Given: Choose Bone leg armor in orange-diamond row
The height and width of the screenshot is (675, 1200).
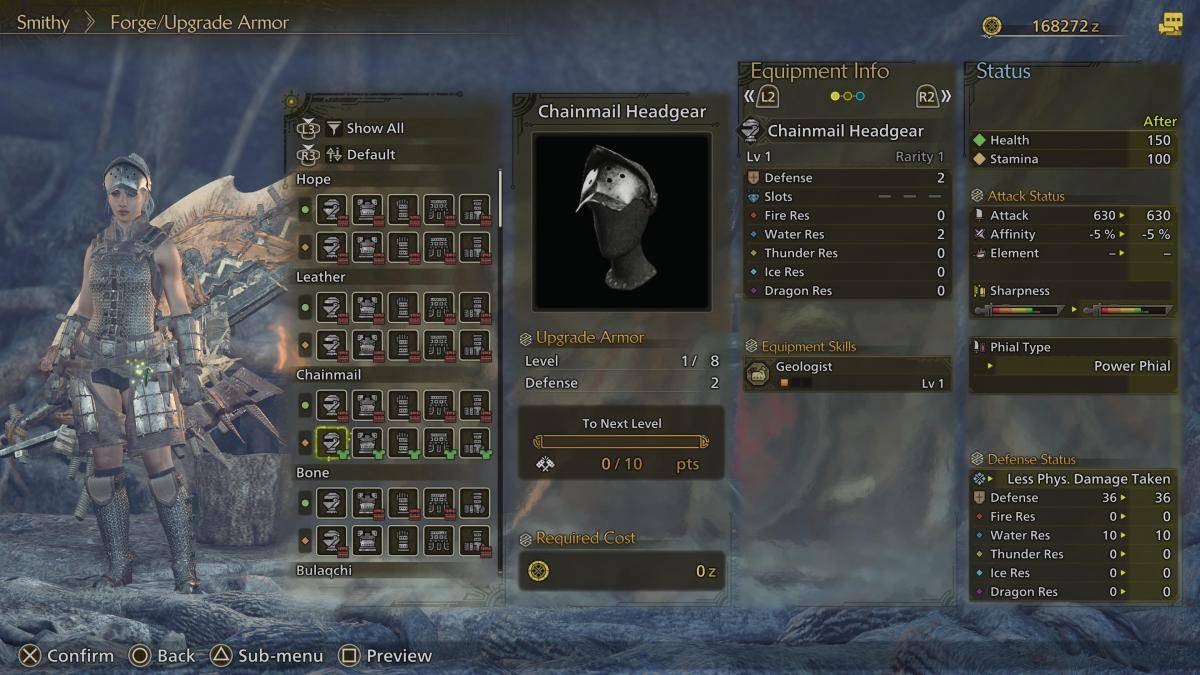Looking at the screenshot, I should (x=474, y=539).
